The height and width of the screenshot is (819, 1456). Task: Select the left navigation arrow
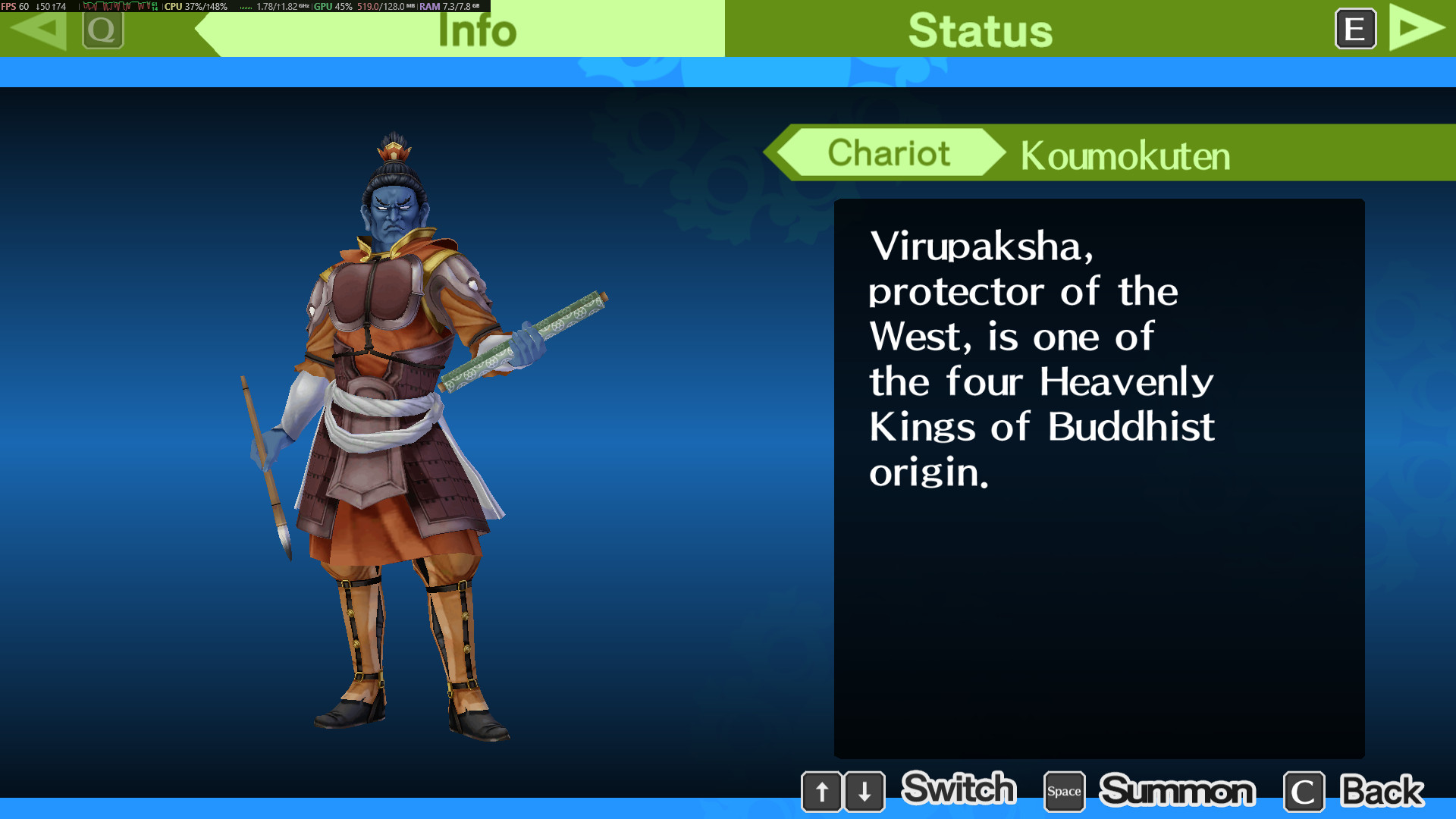pos(39,31)
